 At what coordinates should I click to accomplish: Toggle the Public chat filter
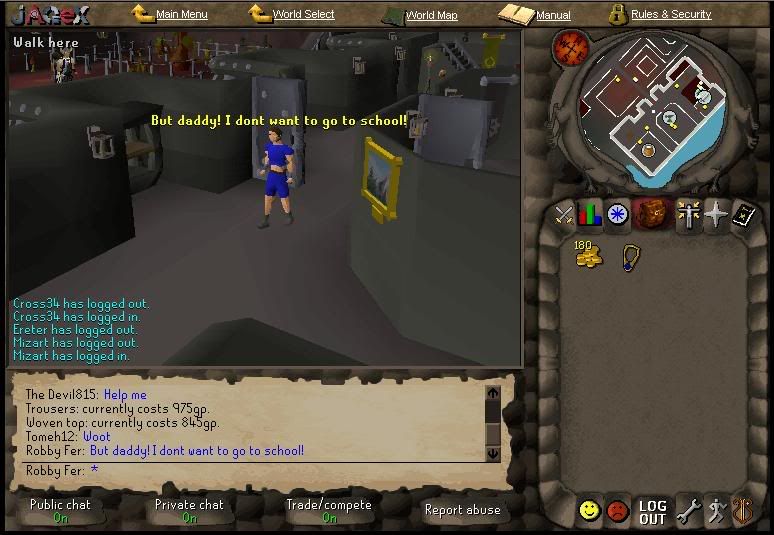[x=60, y=510]
